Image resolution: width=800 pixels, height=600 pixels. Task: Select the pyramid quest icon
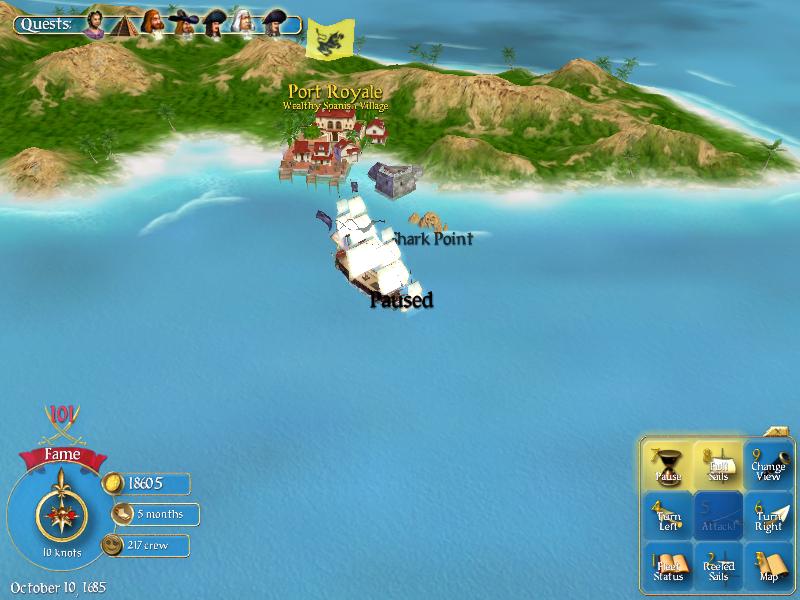tap(123, 23)
